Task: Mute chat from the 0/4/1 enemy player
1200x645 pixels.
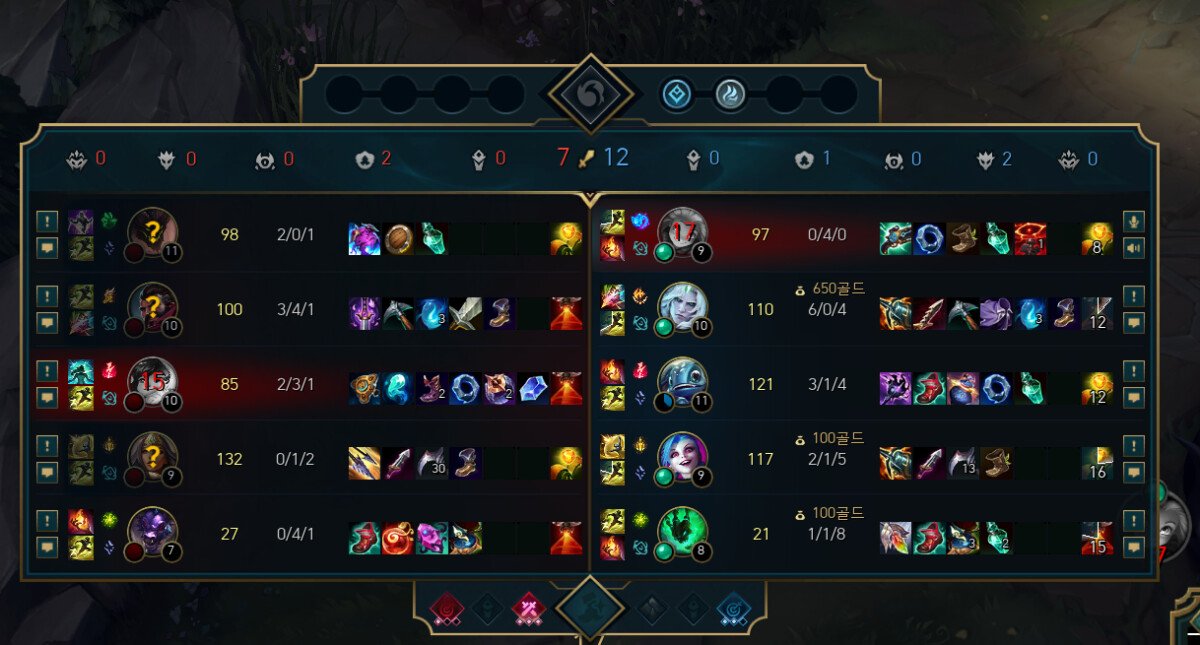Action: (x=47, y=547)
